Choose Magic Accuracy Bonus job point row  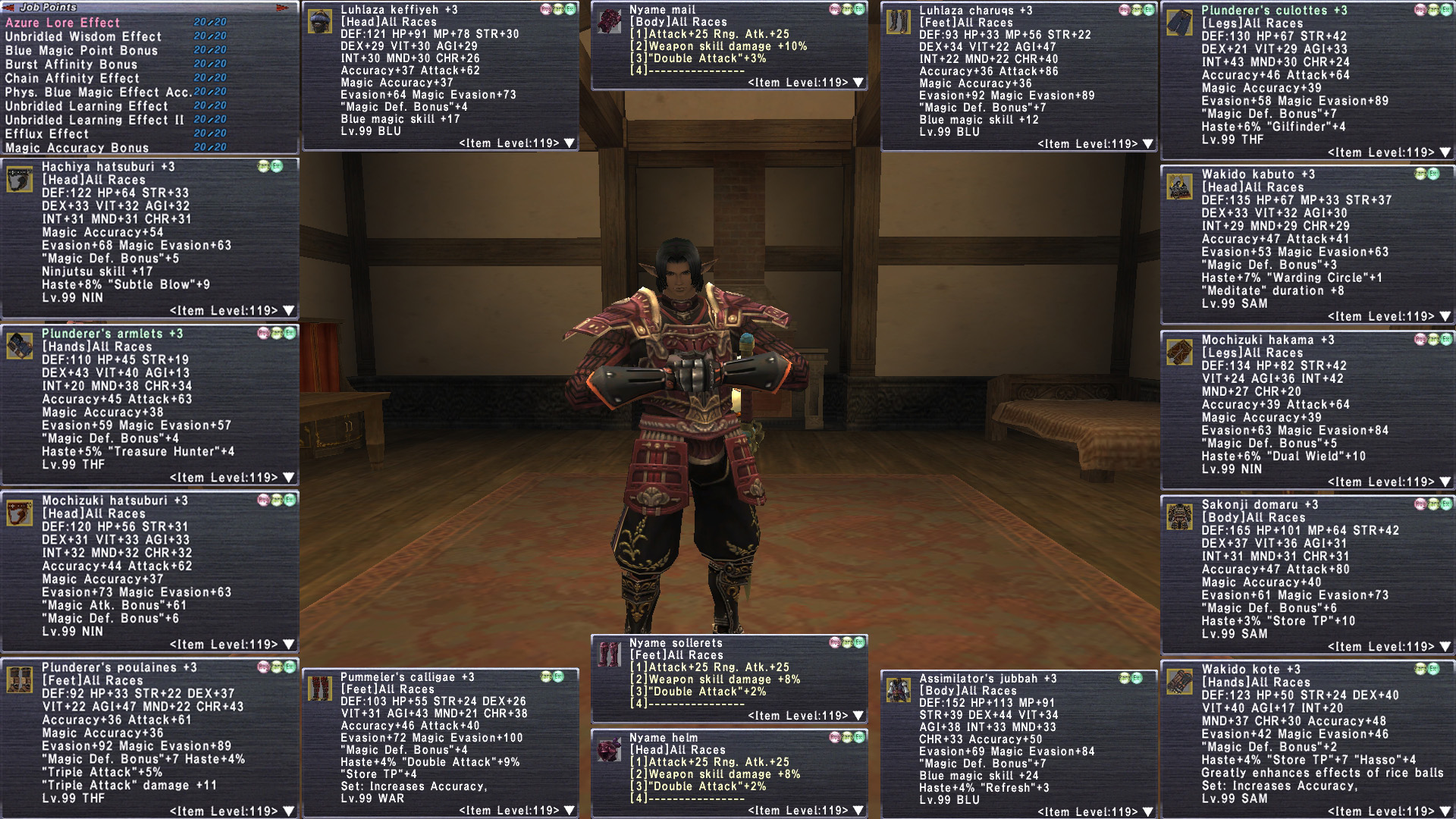coord(77,148)
